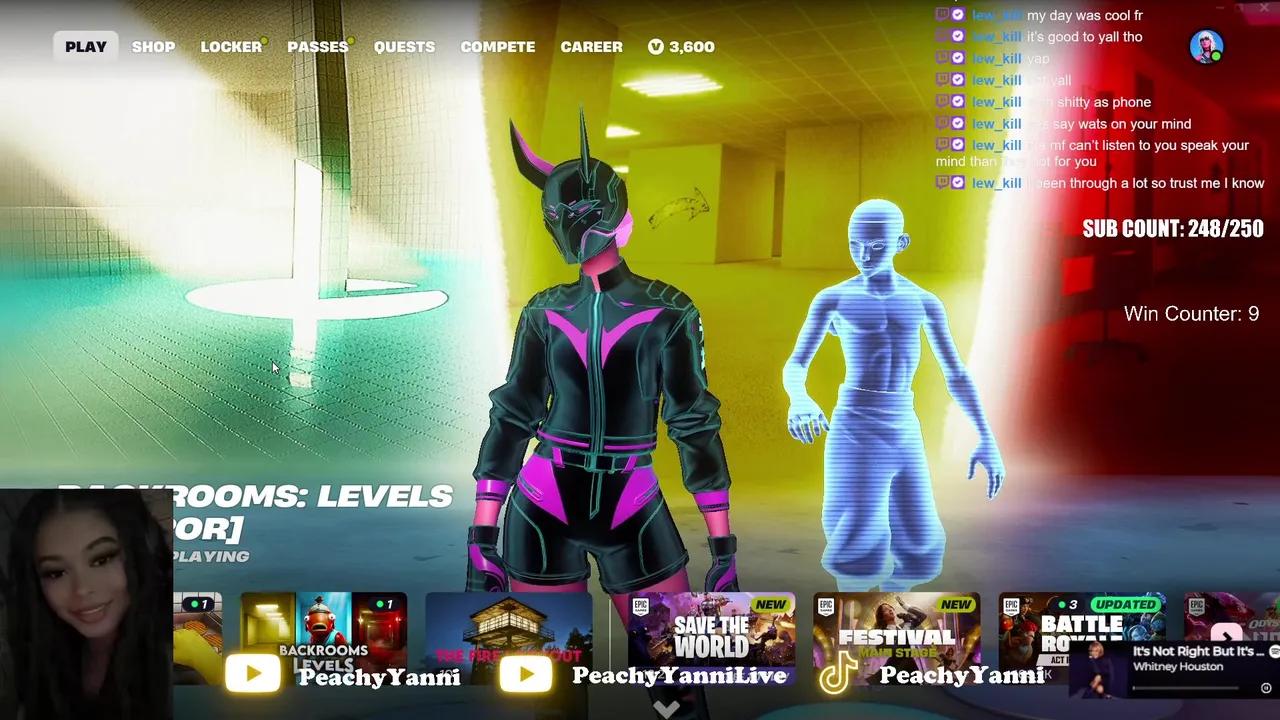Switch to the SHOP tab

tap(153, 46)
